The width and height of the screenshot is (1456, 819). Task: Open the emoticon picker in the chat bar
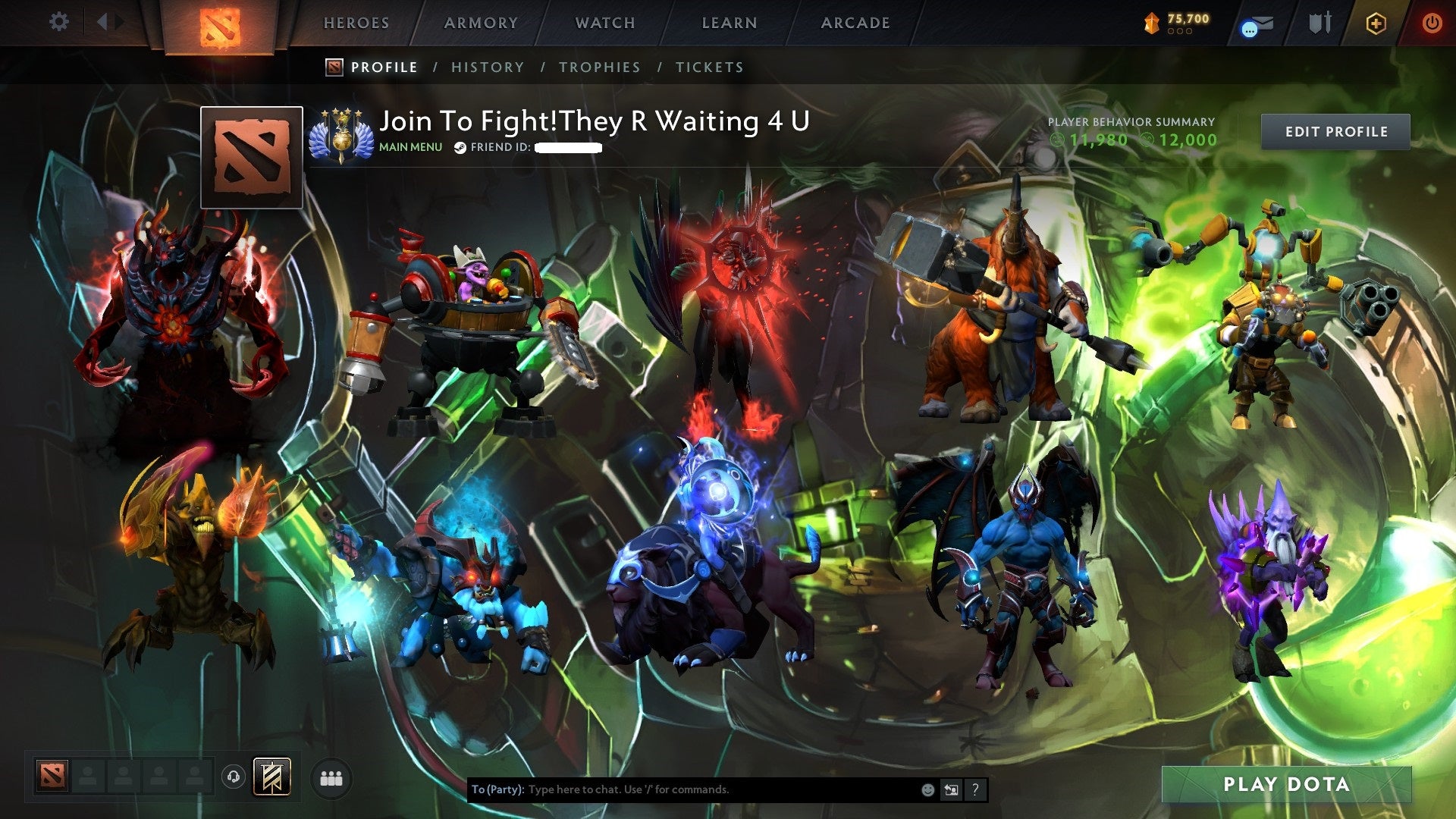(927, 789)
